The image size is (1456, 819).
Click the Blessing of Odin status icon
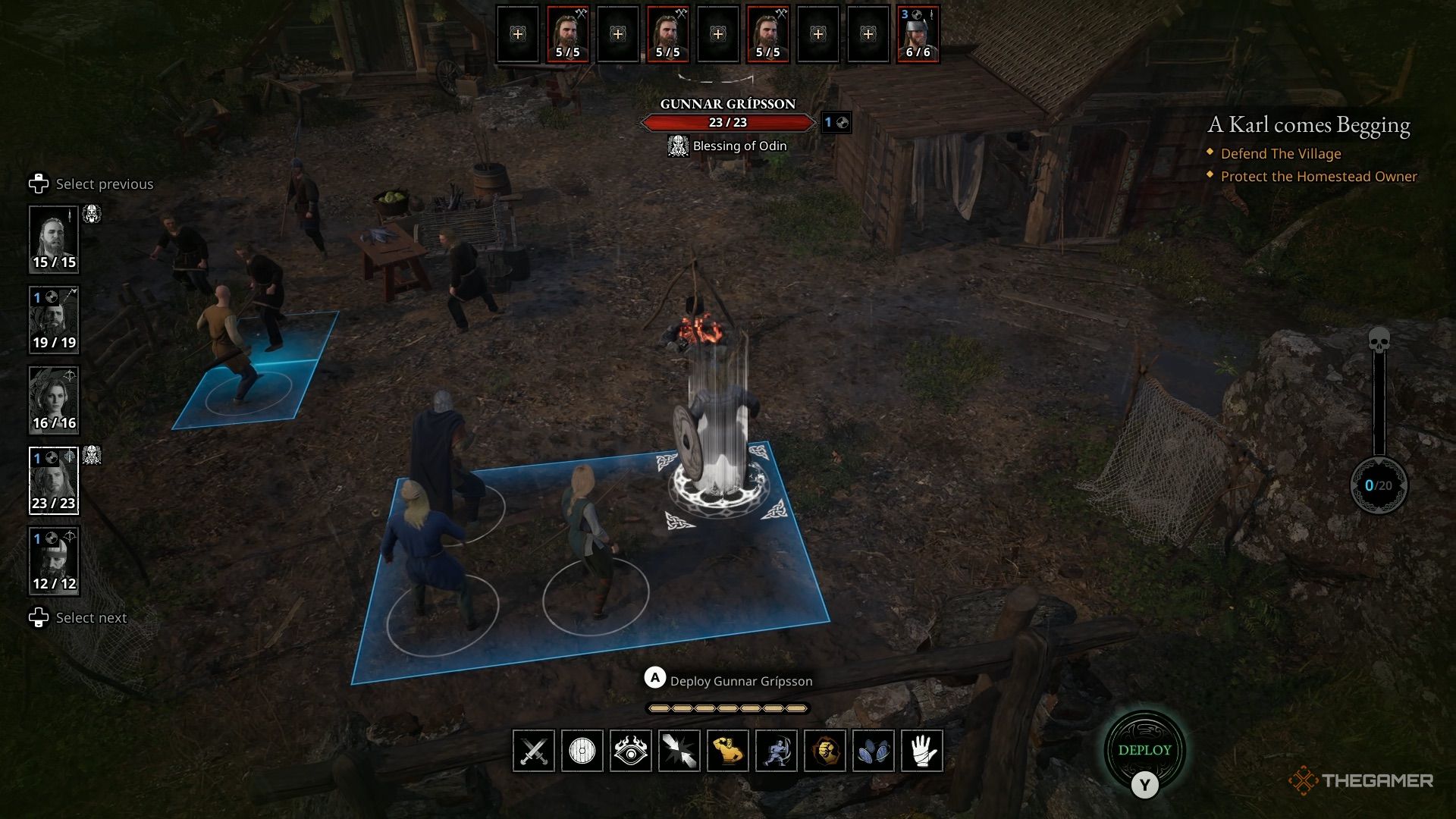678,146
